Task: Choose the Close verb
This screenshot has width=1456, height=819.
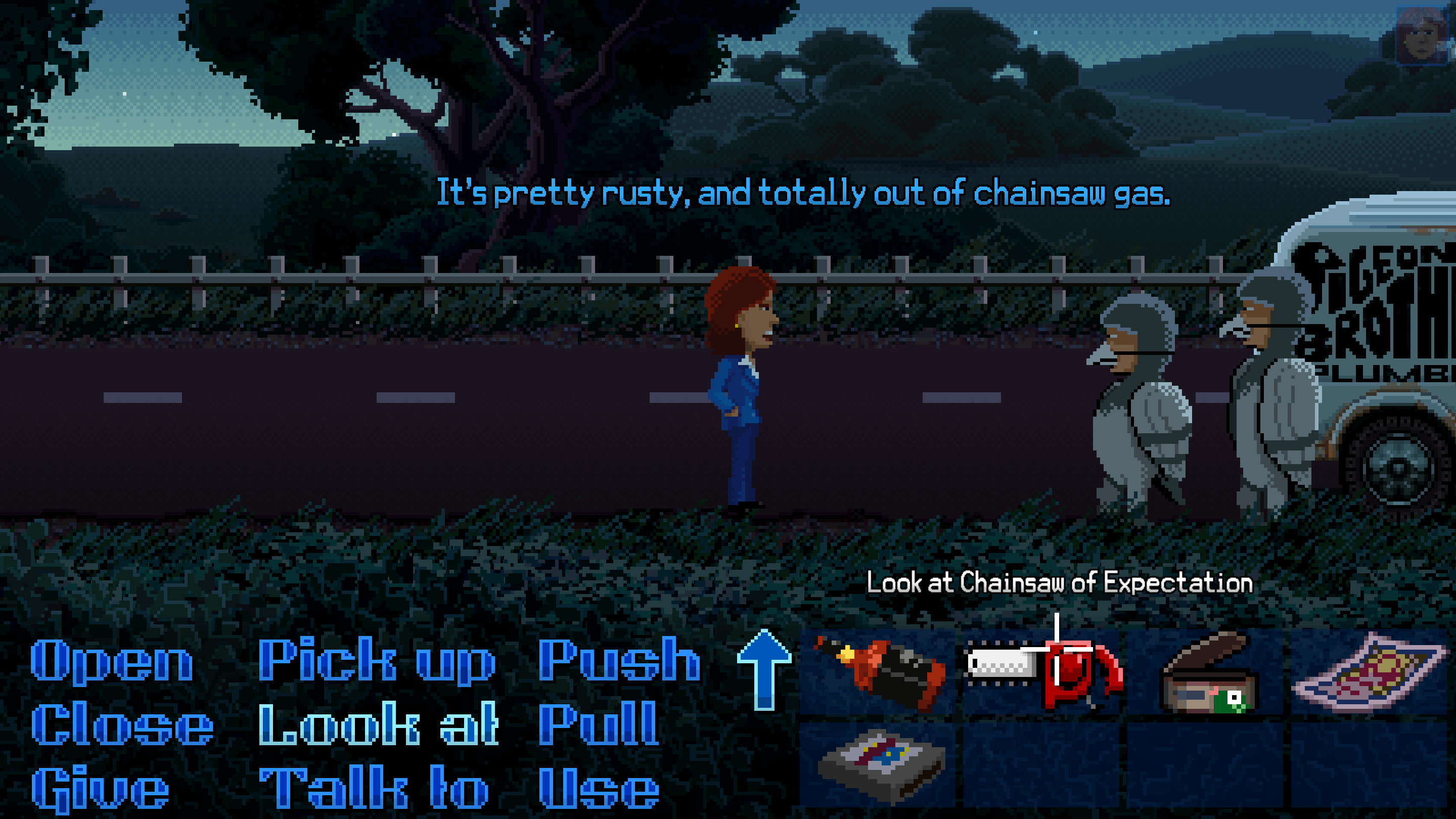Action: [x=121, y=725]
